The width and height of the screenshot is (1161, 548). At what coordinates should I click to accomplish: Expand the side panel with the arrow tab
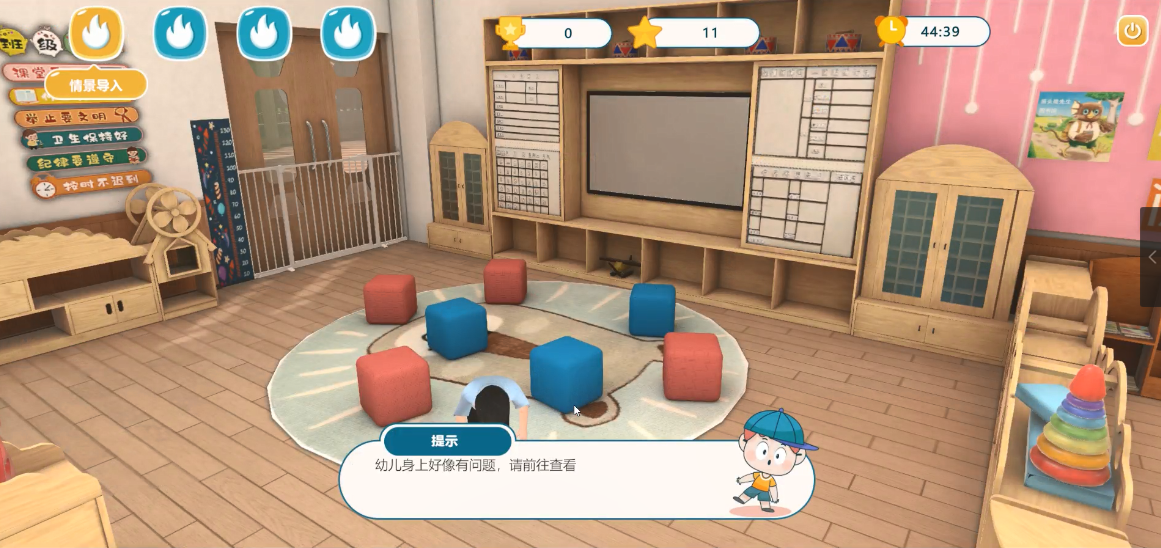coord(1151,257)
